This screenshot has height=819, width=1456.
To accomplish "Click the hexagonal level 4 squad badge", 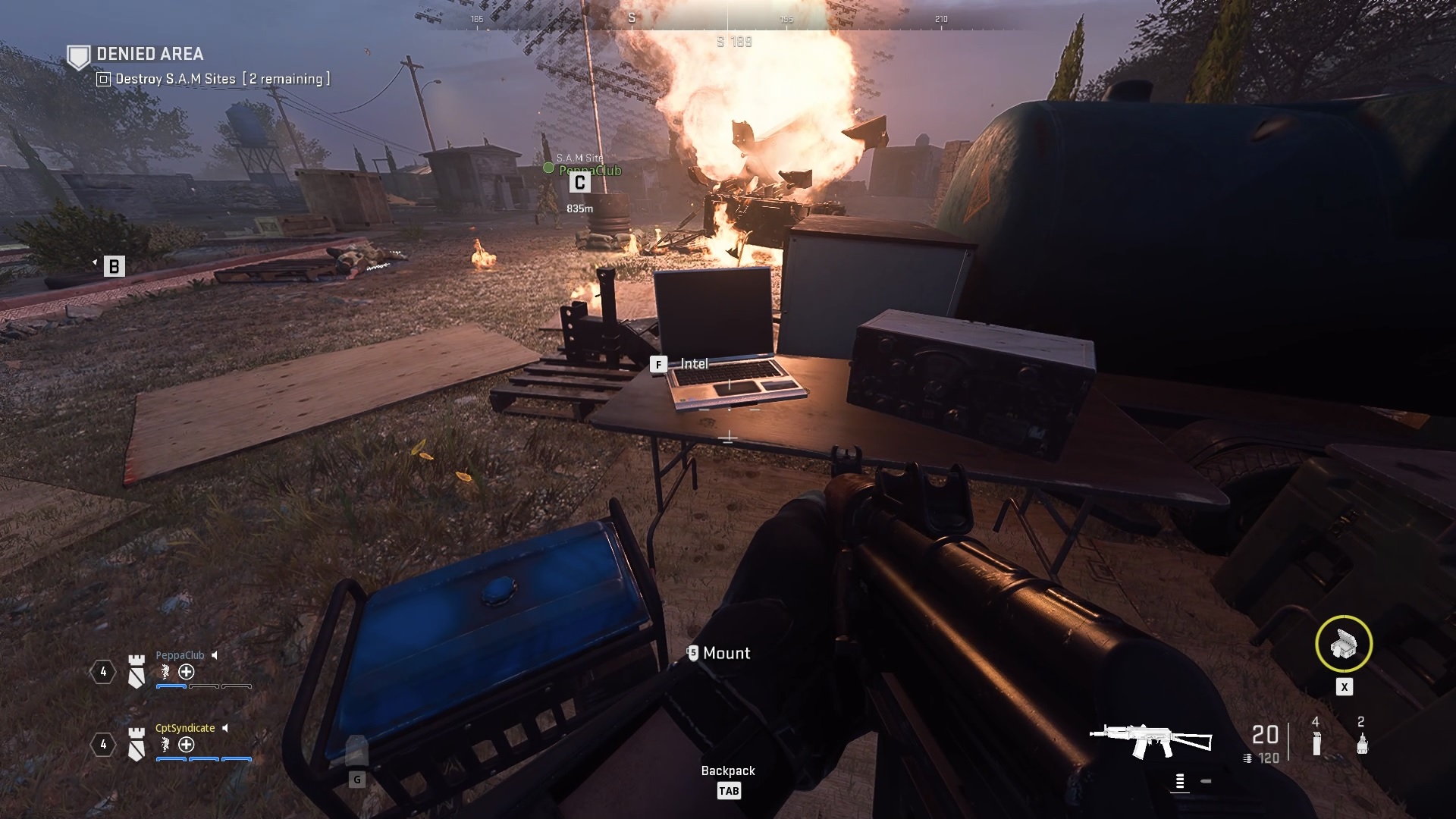I will coord(104,671).
